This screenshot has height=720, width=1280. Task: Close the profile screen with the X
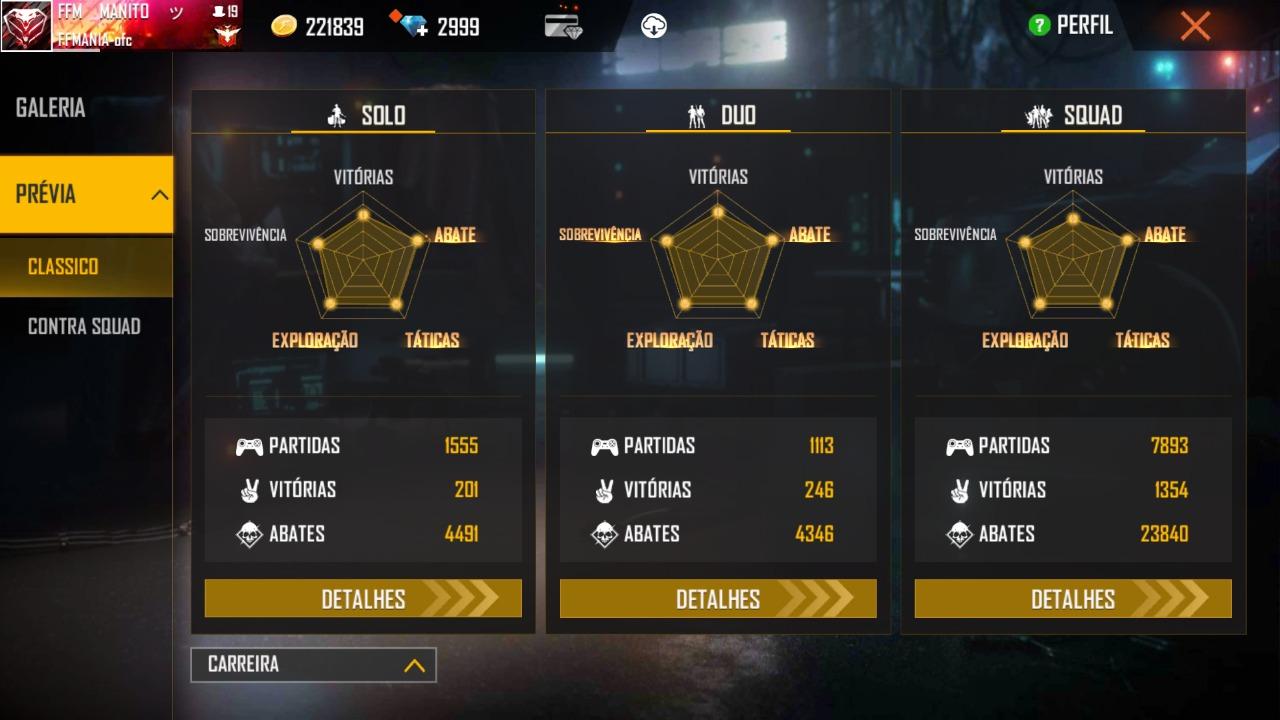pos(1195,26)
